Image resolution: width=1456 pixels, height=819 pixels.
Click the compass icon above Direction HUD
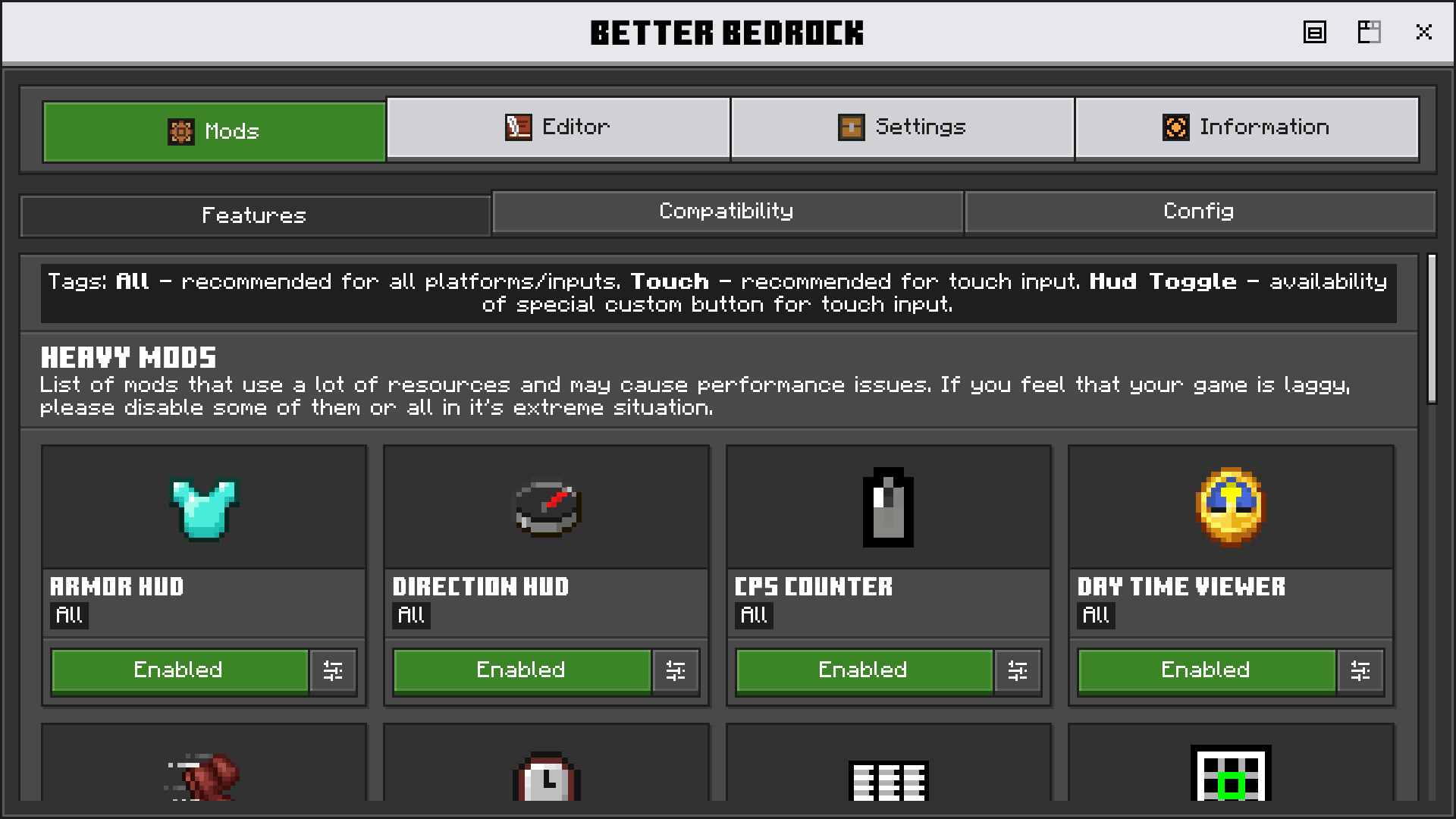point(548,508)
